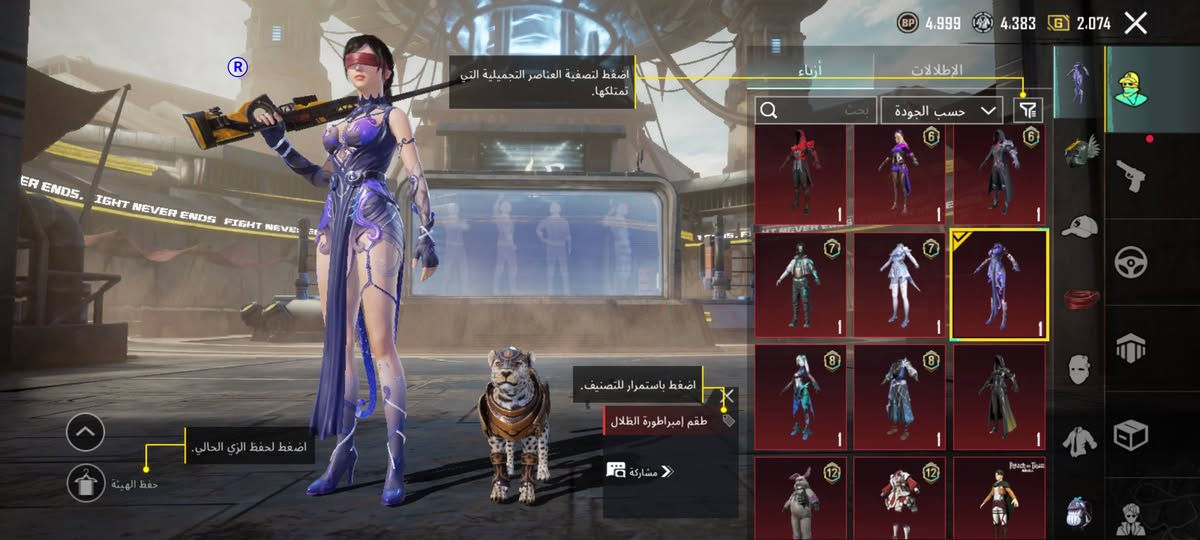The width and height of the screenshot is (1200, 540).
Task: Open the owned cosmetics filter button
Action: coord(1028,110)
